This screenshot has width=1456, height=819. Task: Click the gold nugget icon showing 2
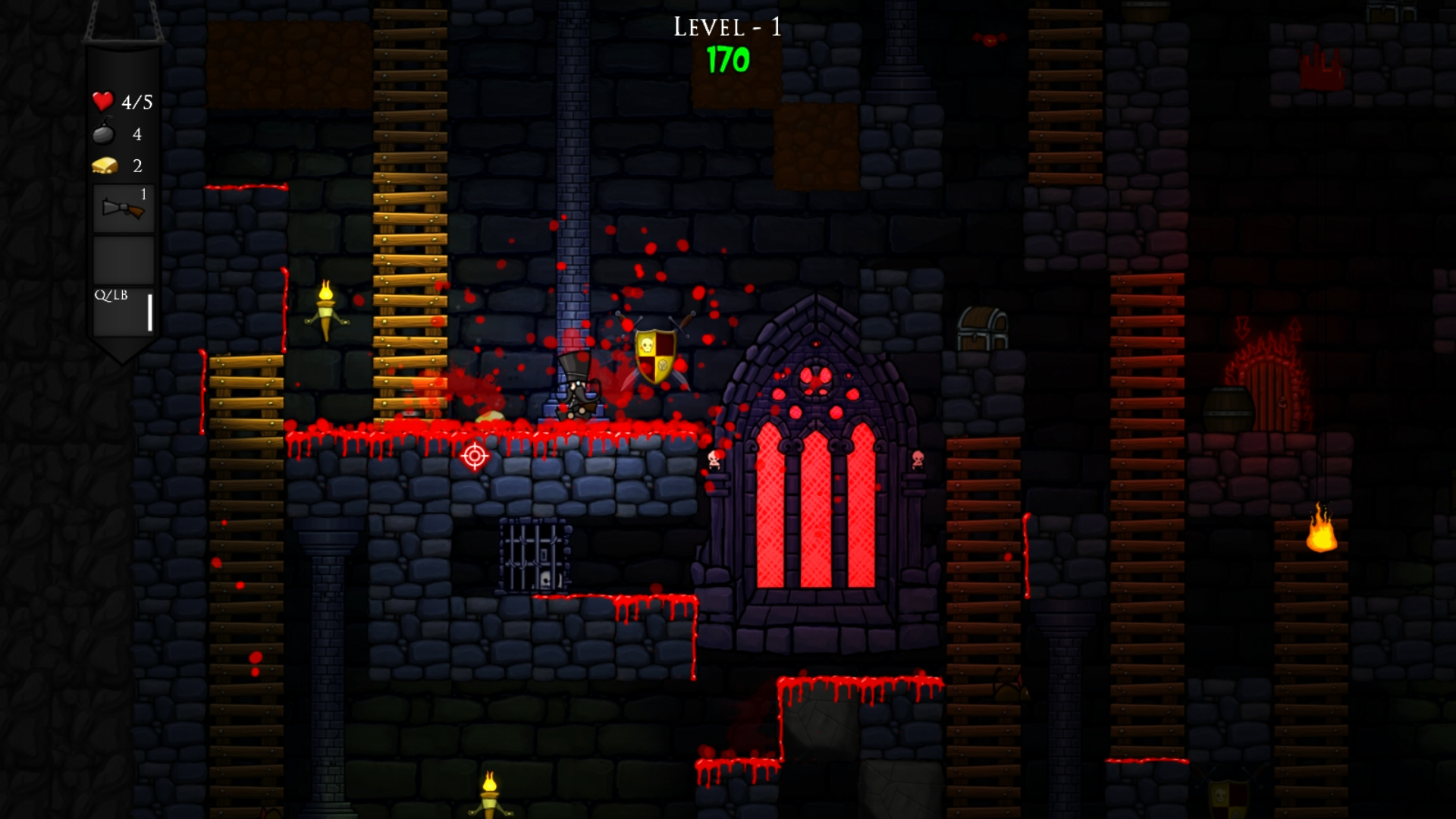click(x=103, y=166)
